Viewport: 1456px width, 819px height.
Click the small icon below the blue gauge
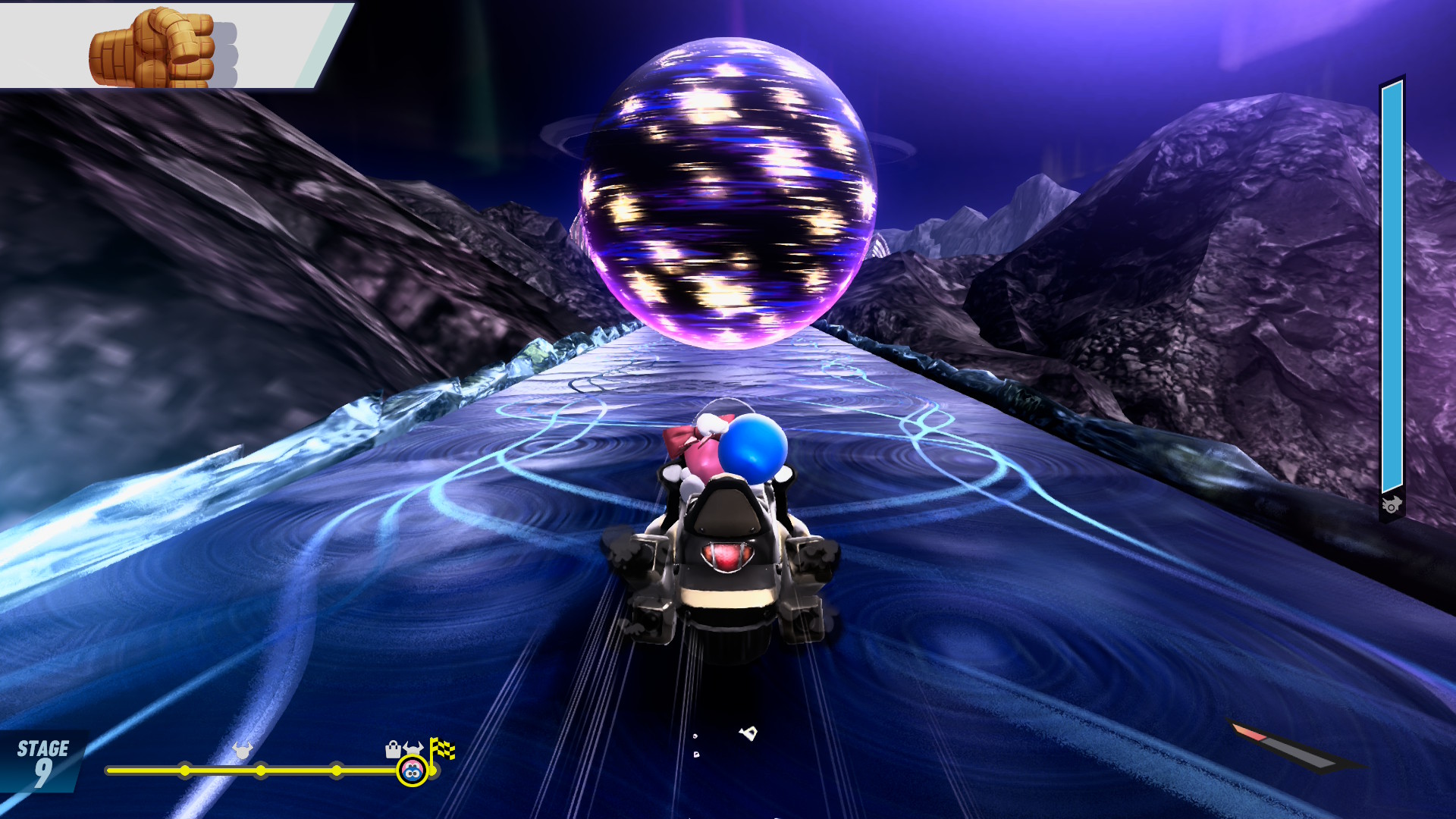coord(1392,505)
